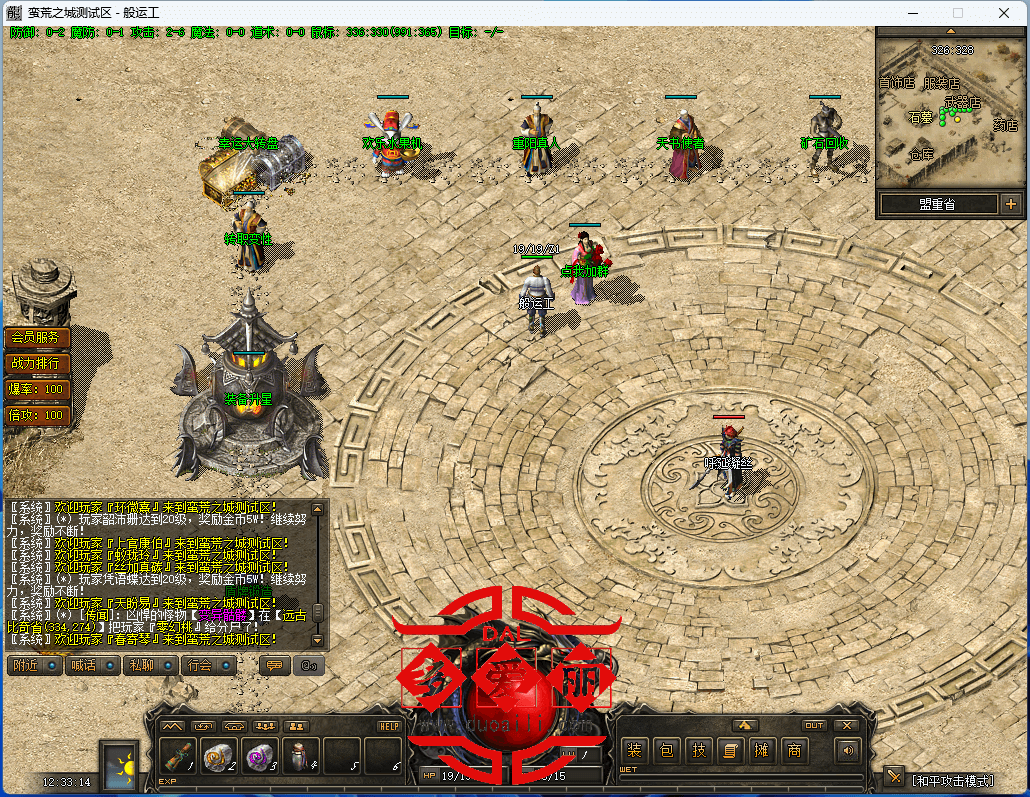Use the purple swirl scroll in hotbar slot 3
This screenshot has height=797, width=1030.
pos(259,758)
